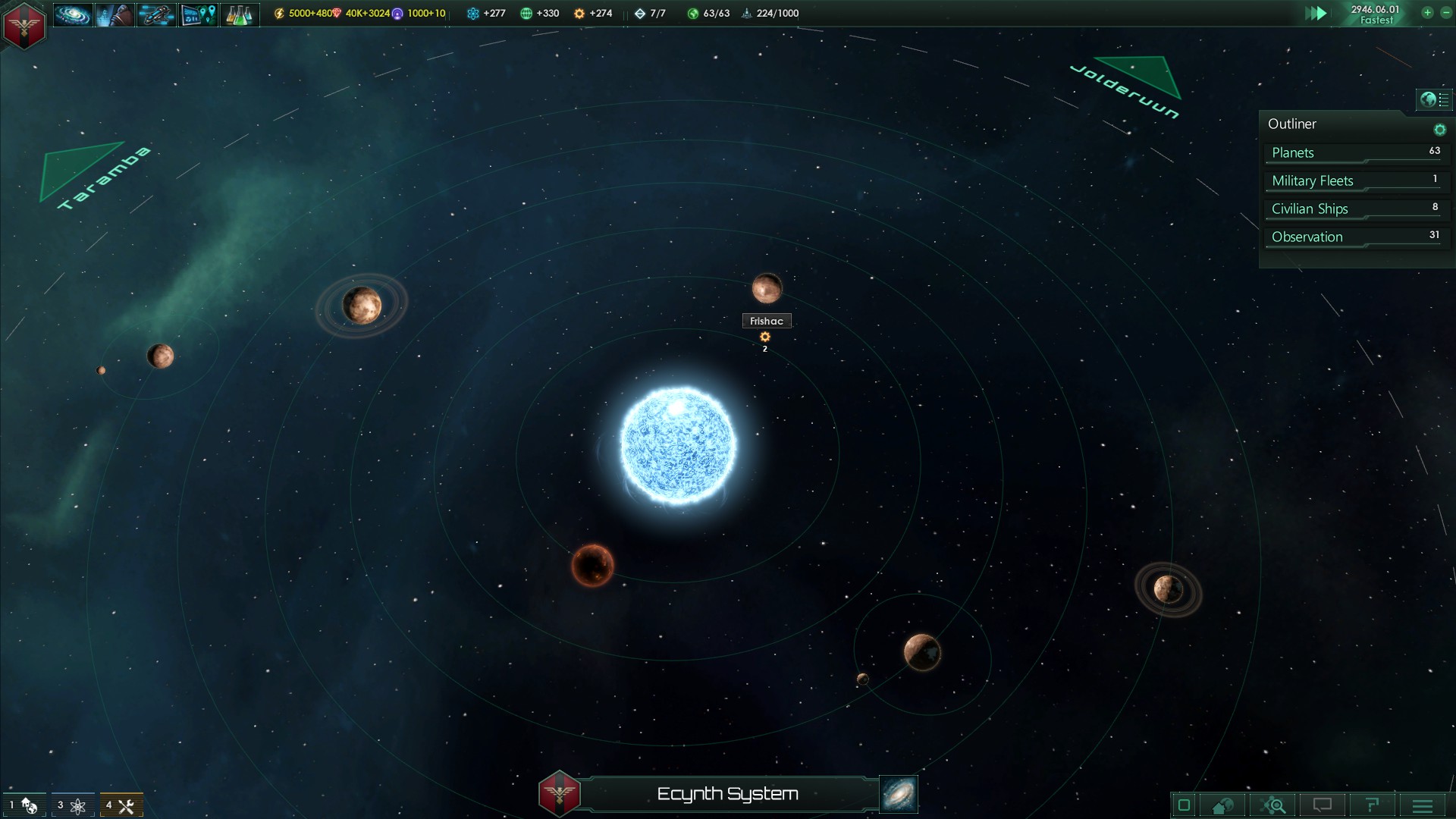Open the chat speech-bubble button

click(x=1323, y=805)
